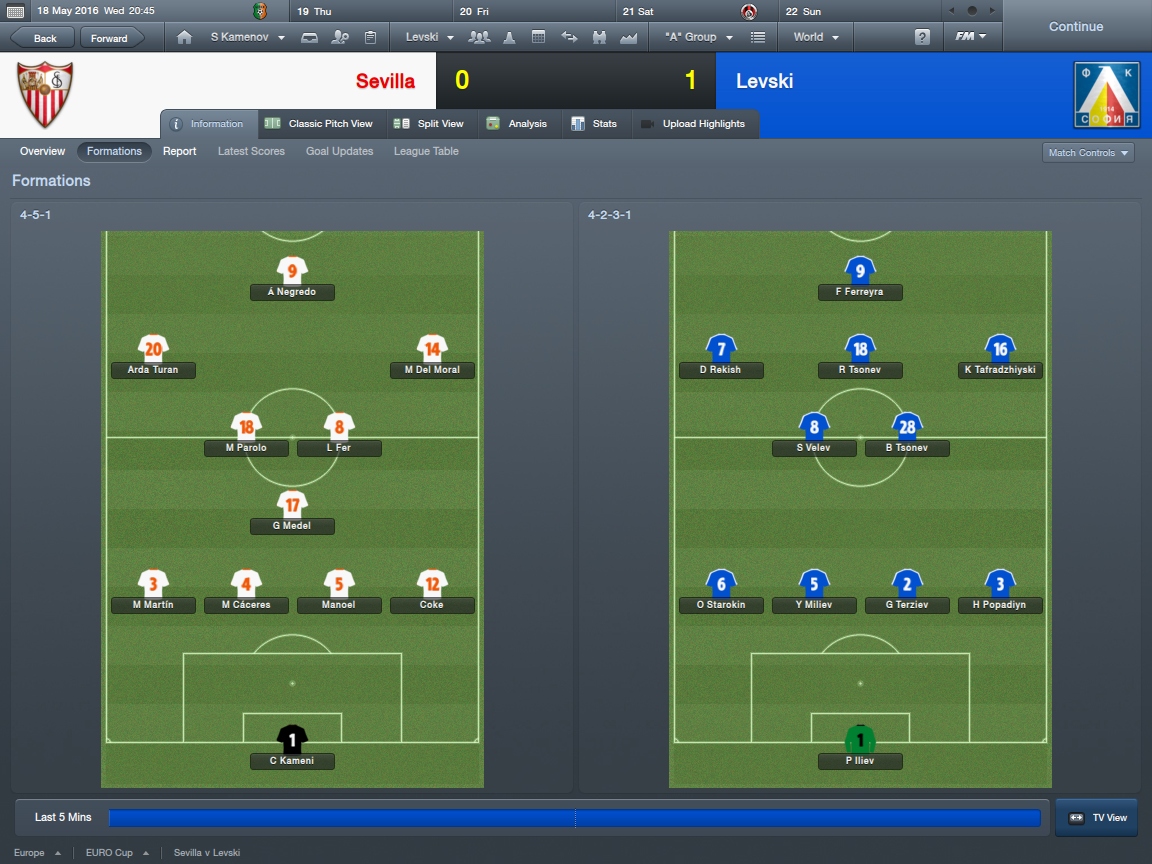Open the FM game menu
The height and width of the screenshot is (864, 1152).
point(970,37)
